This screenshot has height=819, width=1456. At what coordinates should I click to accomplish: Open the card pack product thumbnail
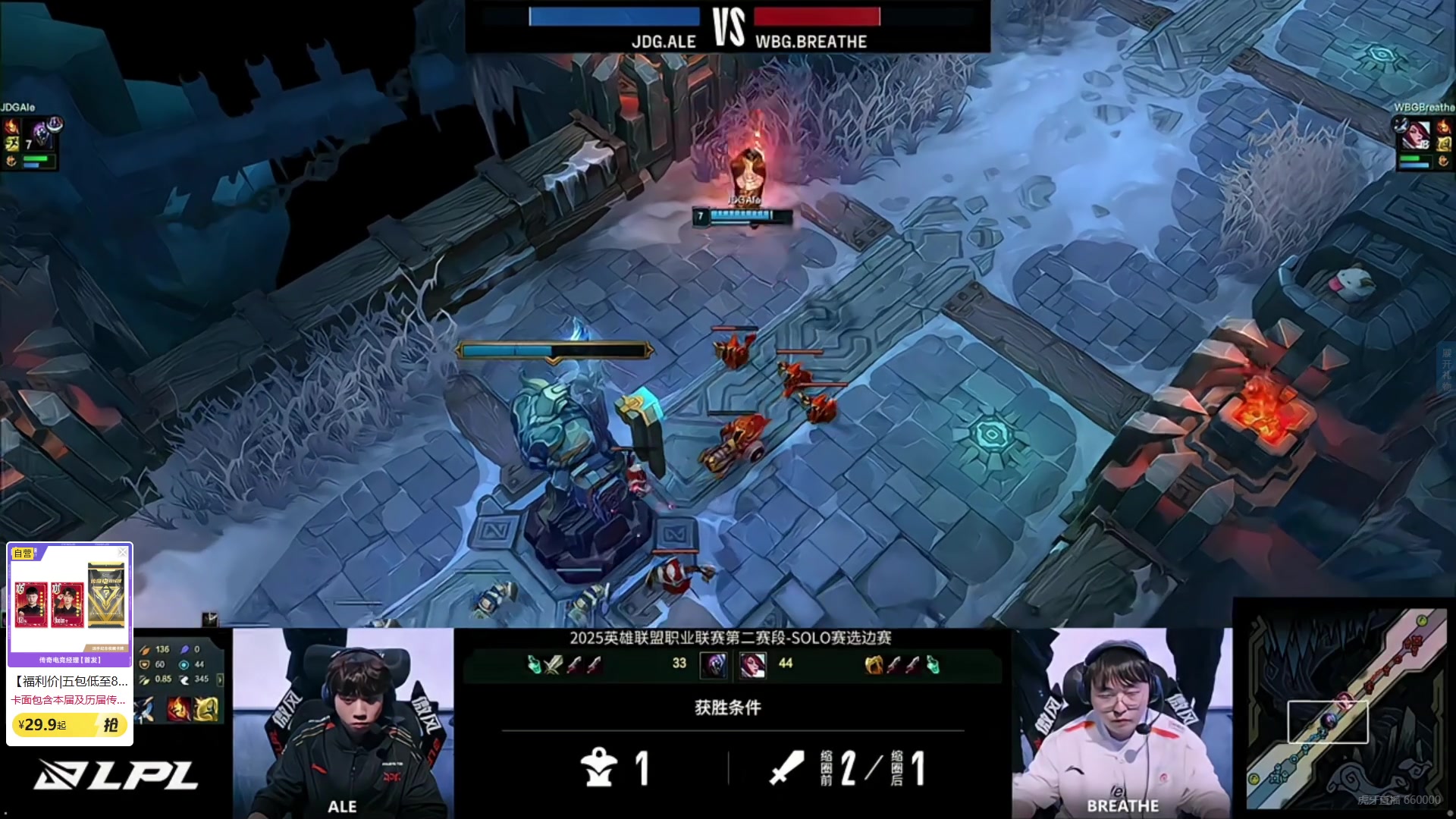(70, 599)
